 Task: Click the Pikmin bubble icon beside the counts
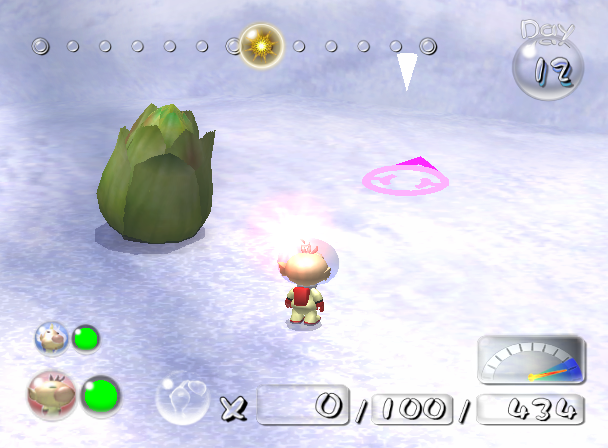[182, 401]
